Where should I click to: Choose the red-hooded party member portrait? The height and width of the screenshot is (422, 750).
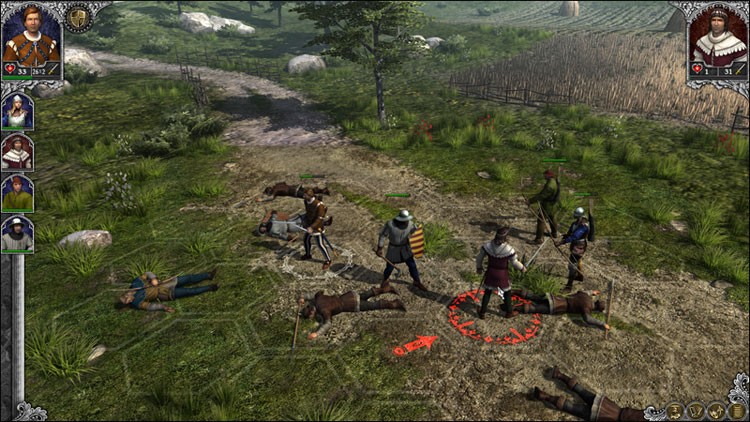pos(17,151)
